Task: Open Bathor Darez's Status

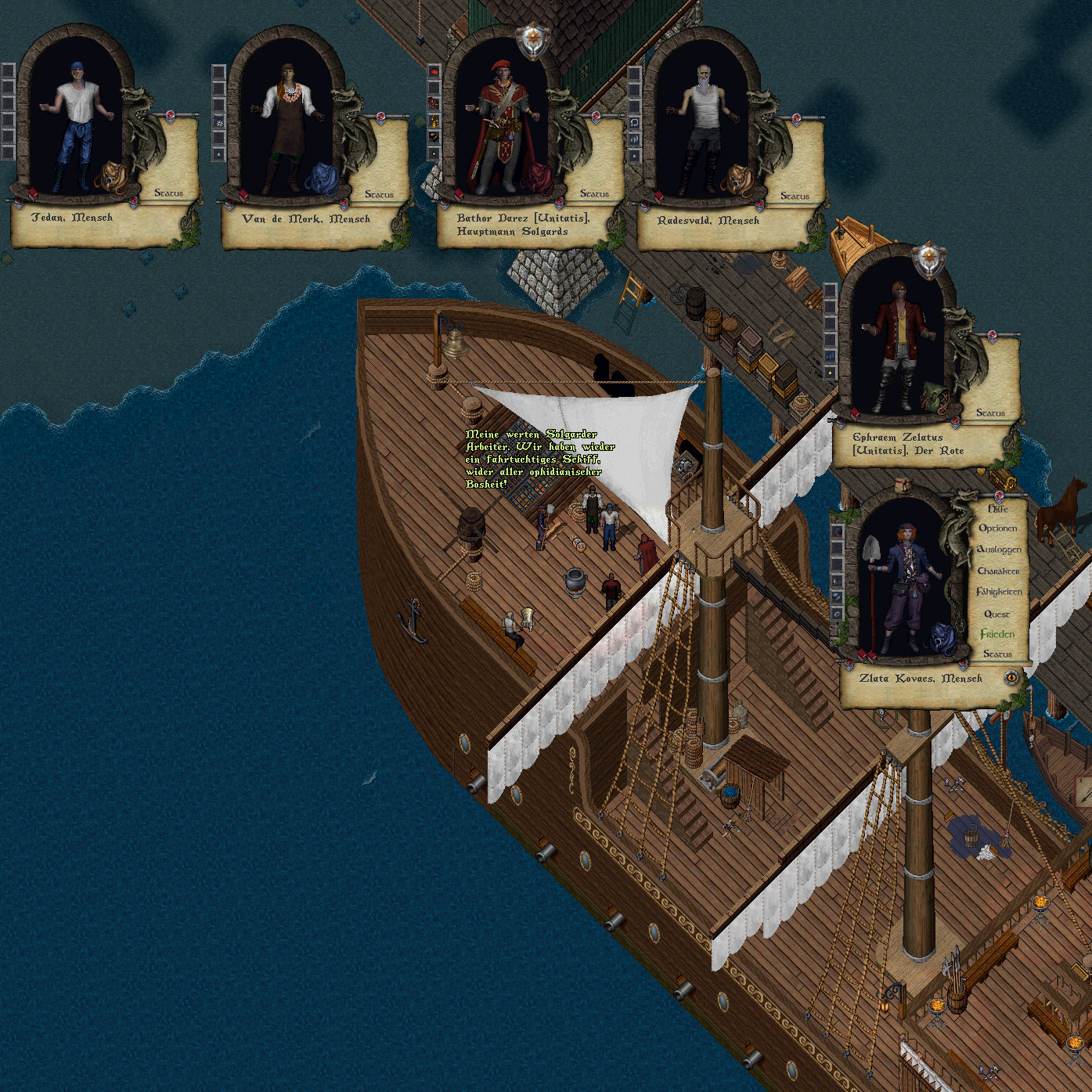Action: (x=594, y=193)
